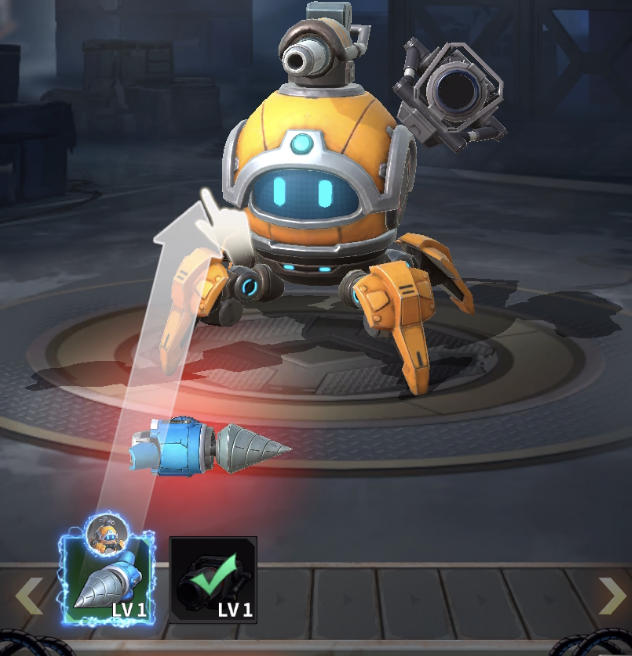Screen dimensions: 632x656
Task: Select the LV 1 drill part slot
Action: coord(109,580)
